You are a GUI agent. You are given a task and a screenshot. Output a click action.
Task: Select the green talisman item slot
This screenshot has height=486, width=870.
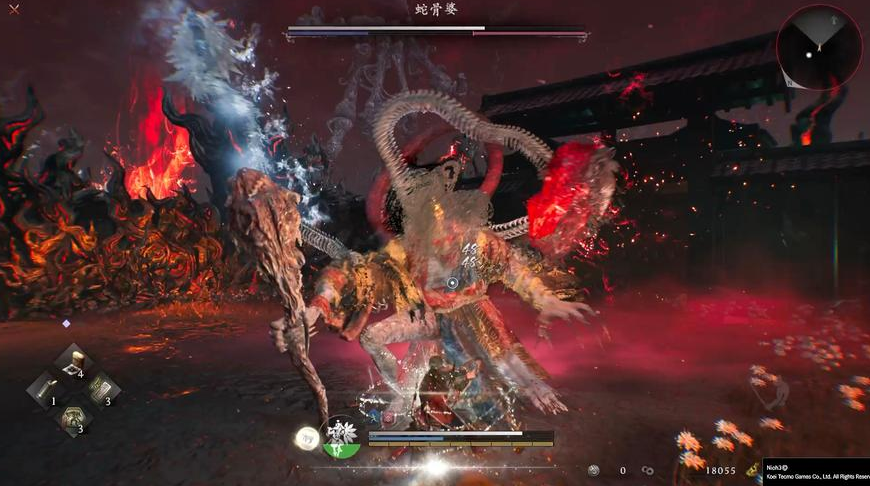tap(102, 389)
